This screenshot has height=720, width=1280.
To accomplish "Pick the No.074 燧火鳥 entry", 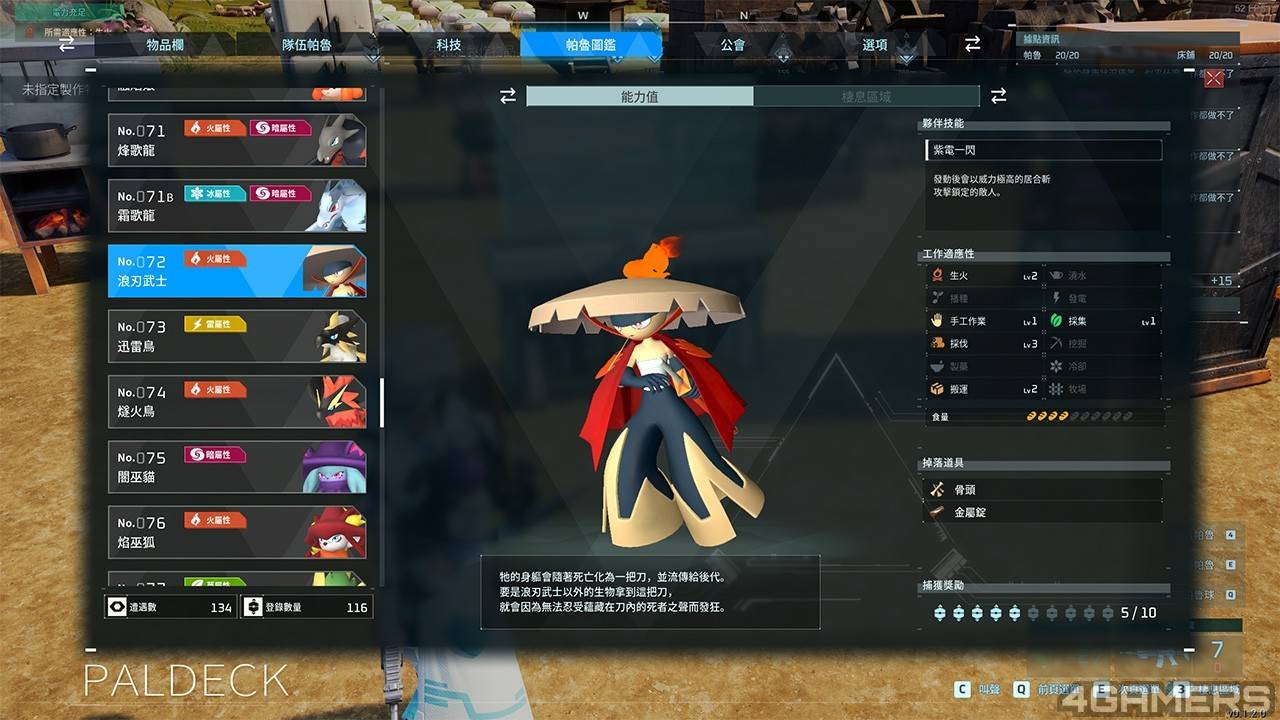I will click(237, 402).
